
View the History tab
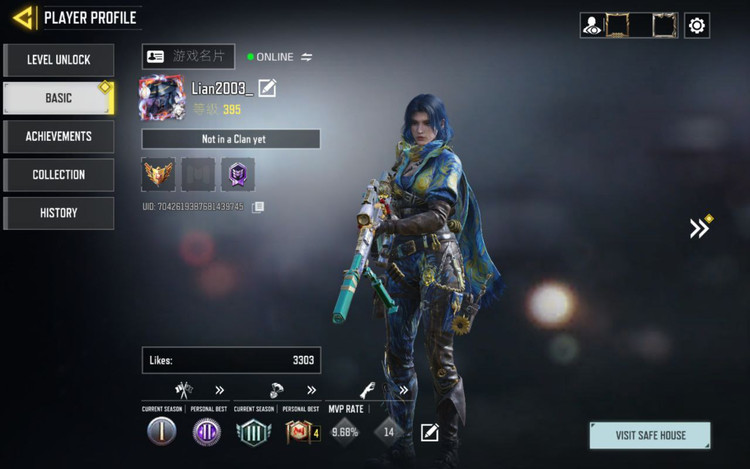[58, 212]
